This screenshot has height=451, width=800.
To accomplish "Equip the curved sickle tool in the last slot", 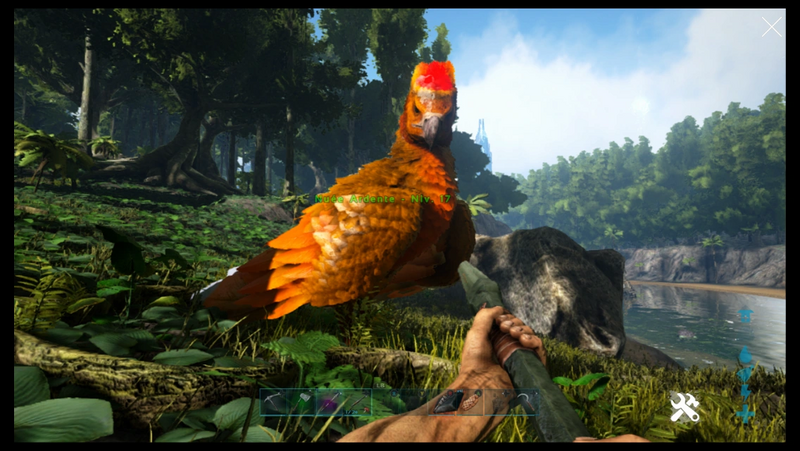I will tap(523, 402).
